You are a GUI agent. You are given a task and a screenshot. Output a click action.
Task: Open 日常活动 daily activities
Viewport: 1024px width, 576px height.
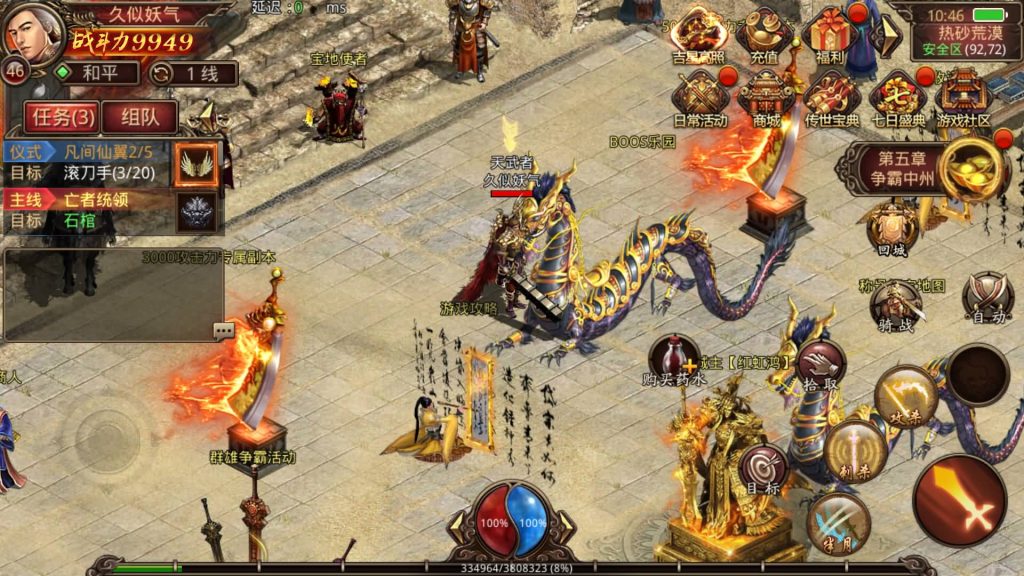pos(700,98)
